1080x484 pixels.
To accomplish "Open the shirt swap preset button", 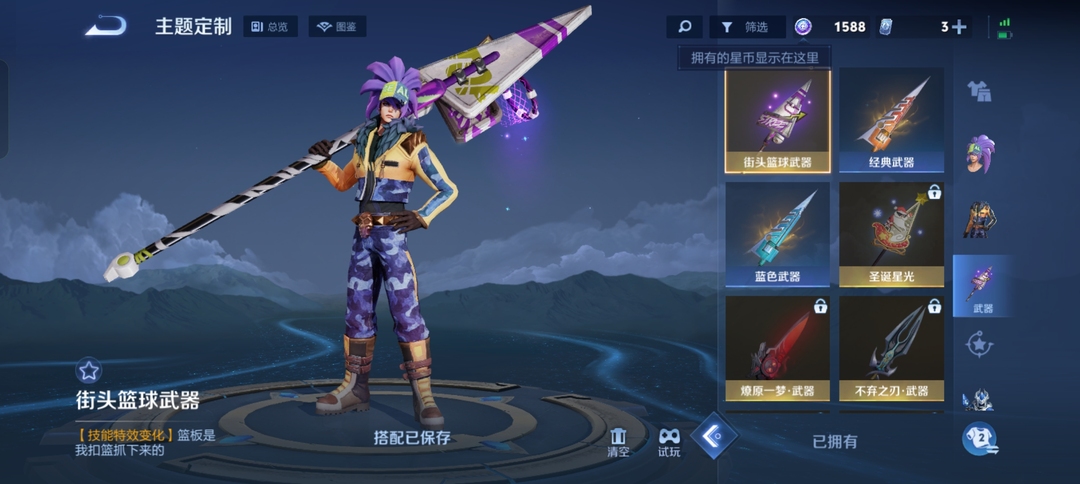I will pos(980,439).
